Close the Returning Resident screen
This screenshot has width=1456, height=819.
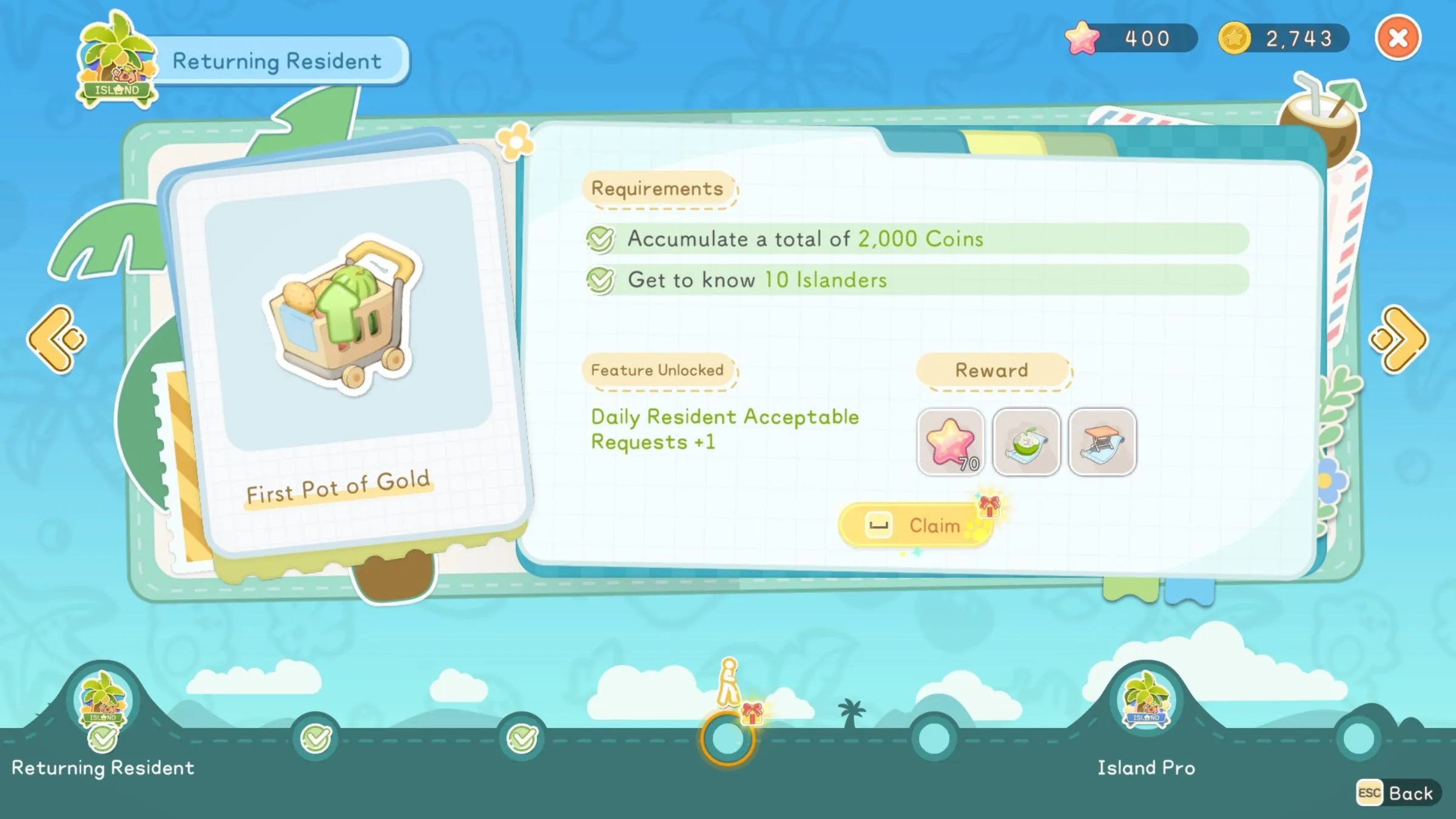coord(1398,38)
